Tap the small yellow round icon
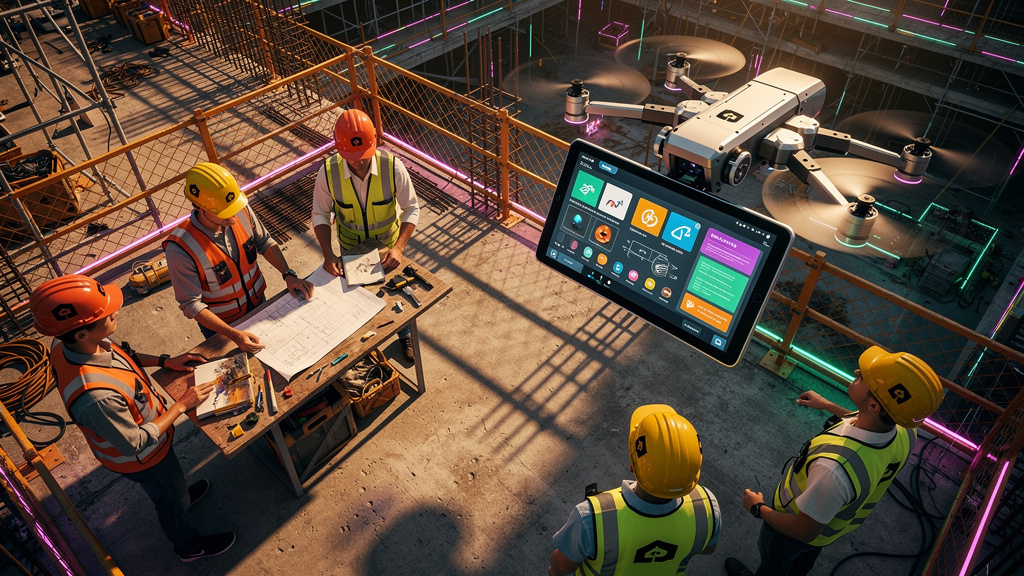 coord(651,285)
